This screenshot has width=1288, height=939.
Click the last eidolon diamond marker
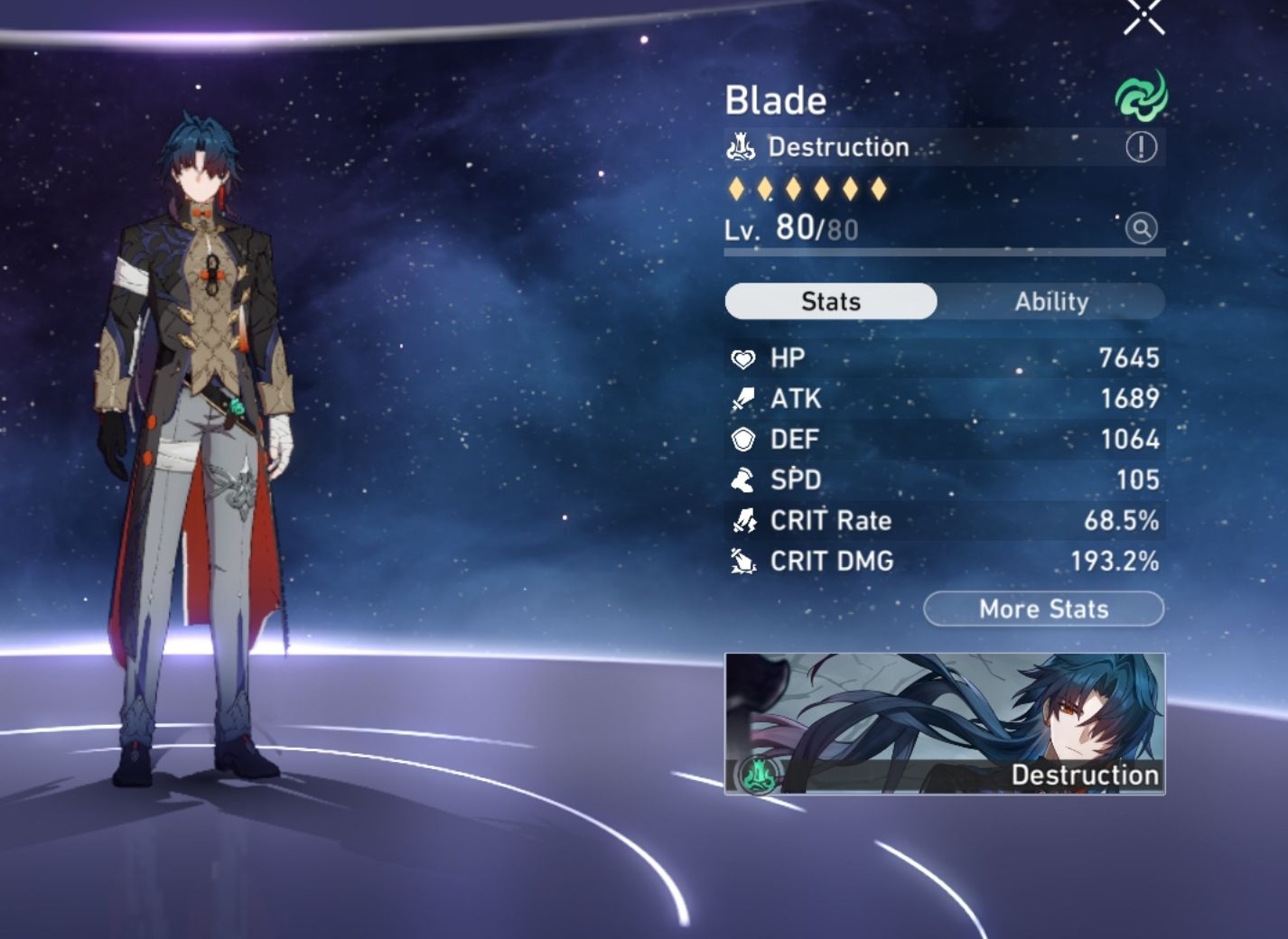point(880,188)
